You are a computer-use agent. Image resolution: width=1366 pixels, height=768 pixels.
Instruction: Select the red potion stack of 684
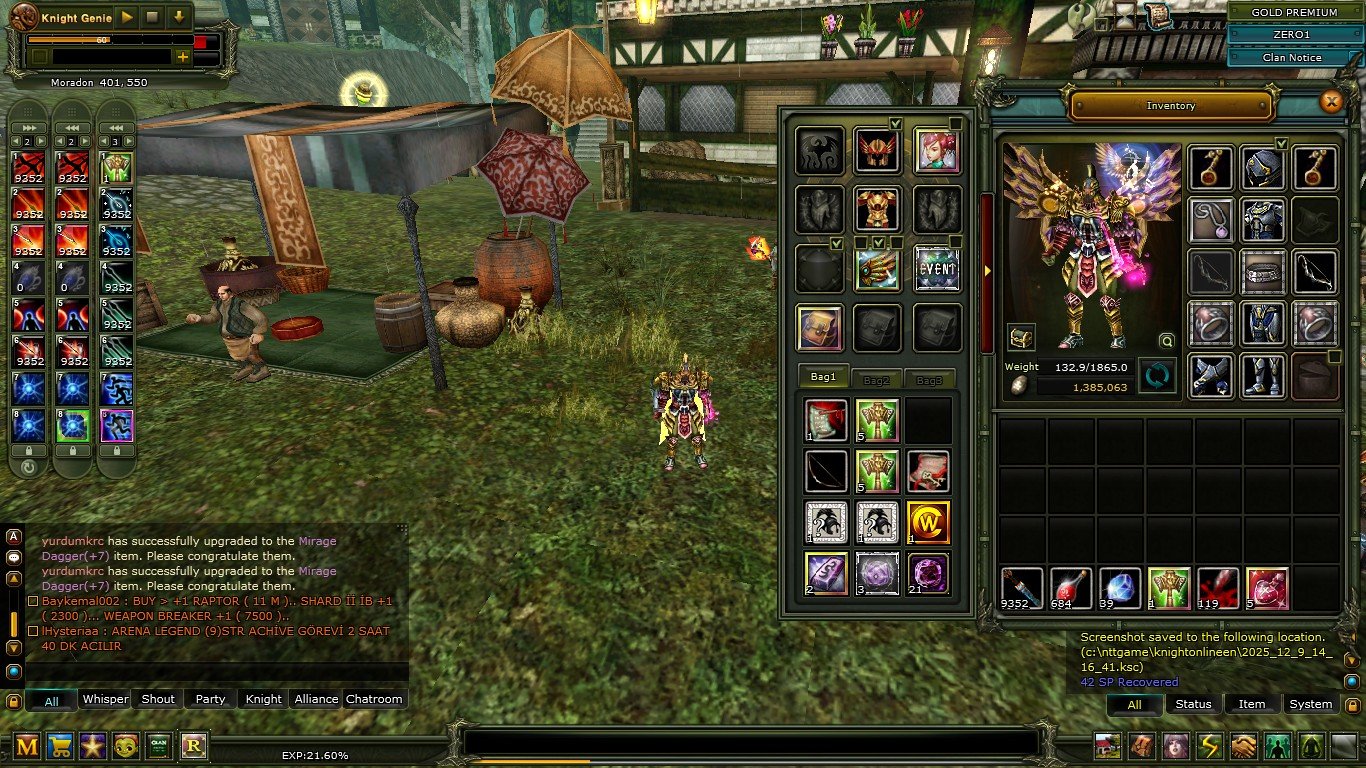coord(1071,588)
